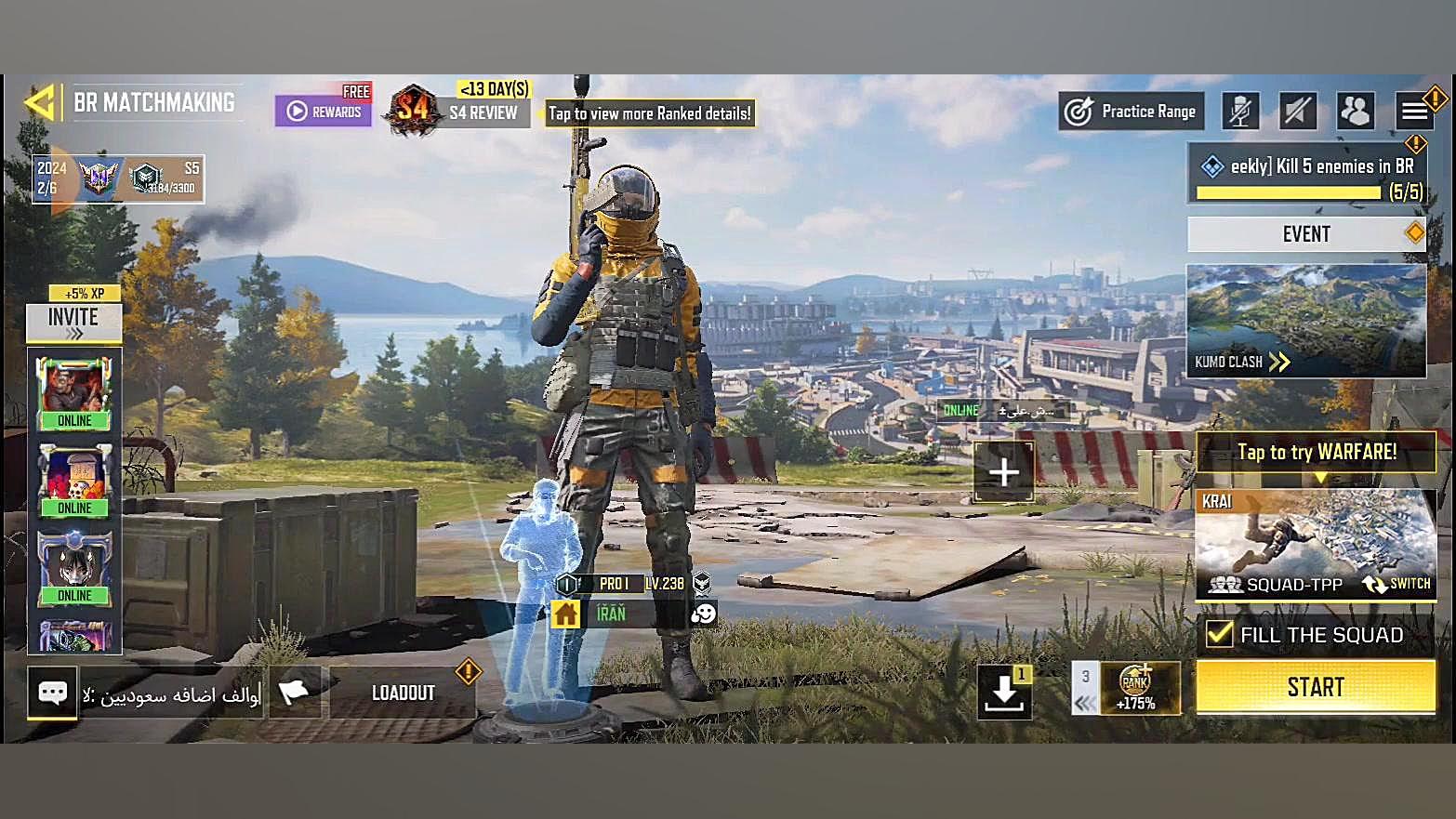The width and height of the screenshot is (1456, 819).
Task: Open the free Rewards video button
Action: point(323,112)
